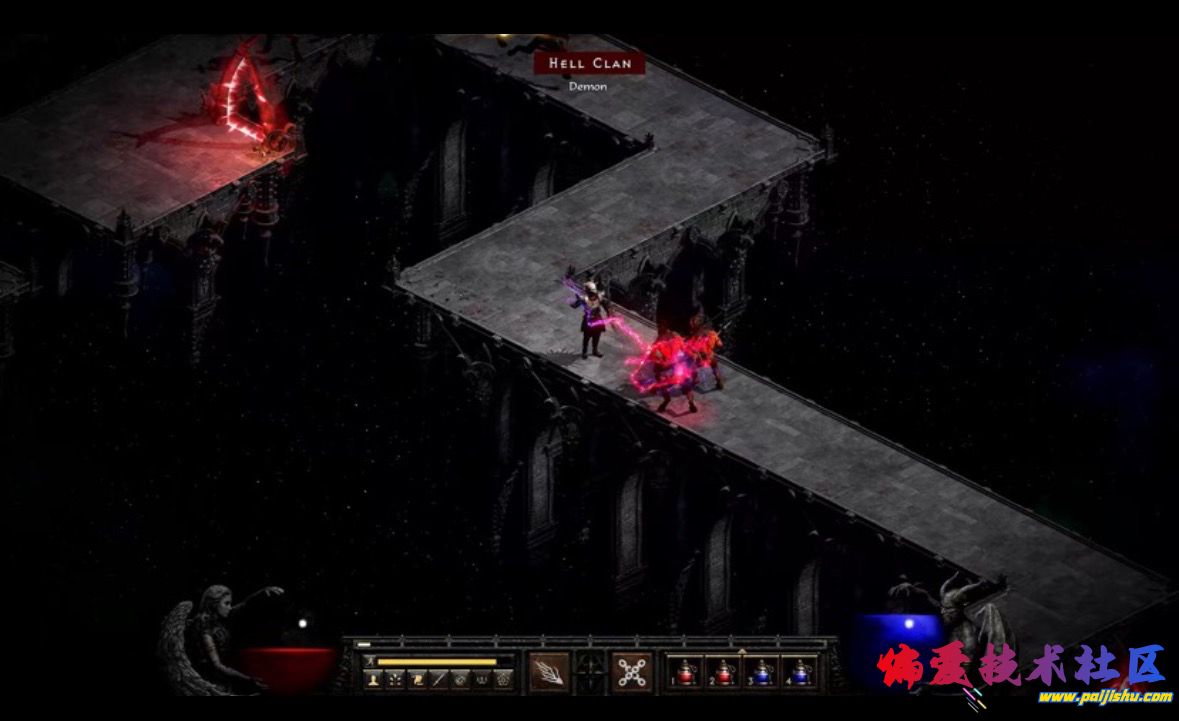
Task: Toggle the run/walk icon beside stamina bar
Action: [x=369, y=661]
